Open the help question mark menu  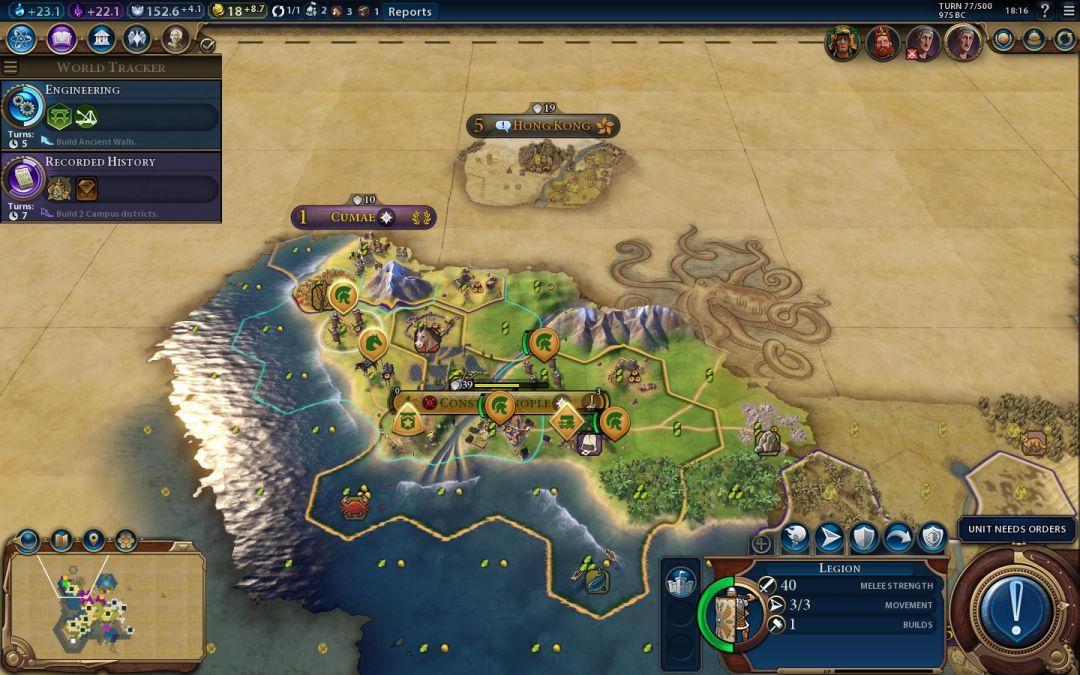click(x=1045, y=11)
